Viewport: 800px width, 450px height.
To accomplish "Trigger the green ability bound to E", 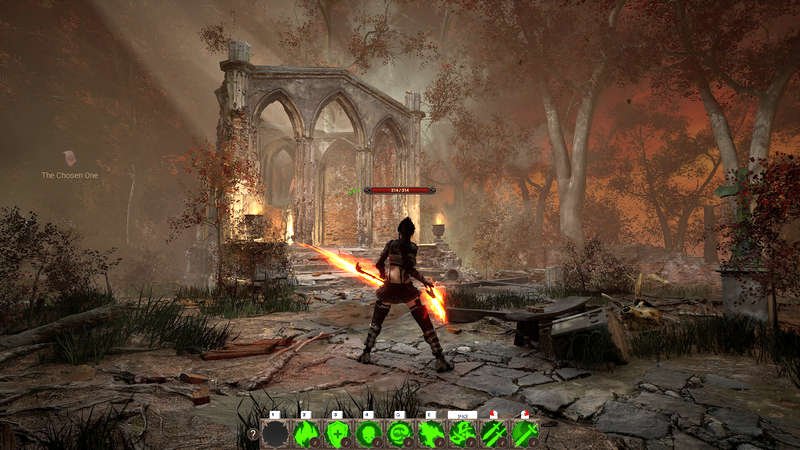I will (x=431, y=434).
